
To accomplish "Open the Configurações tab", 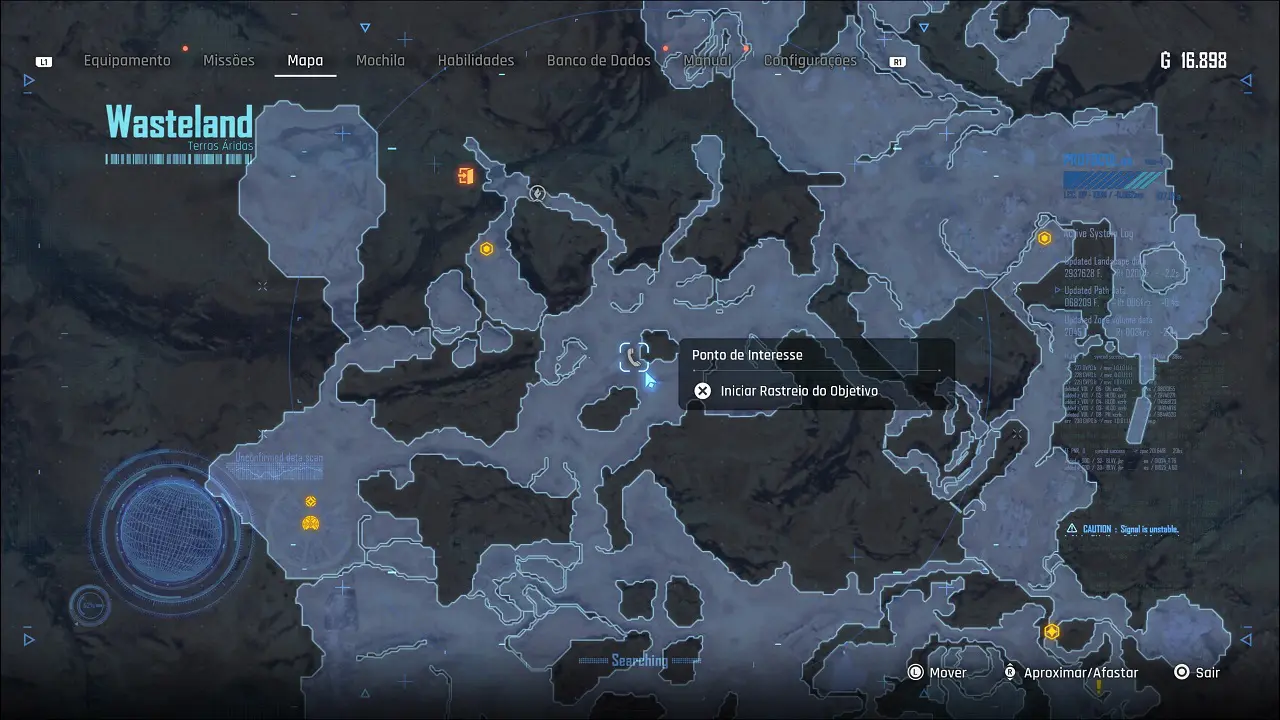I will (810, 60).
